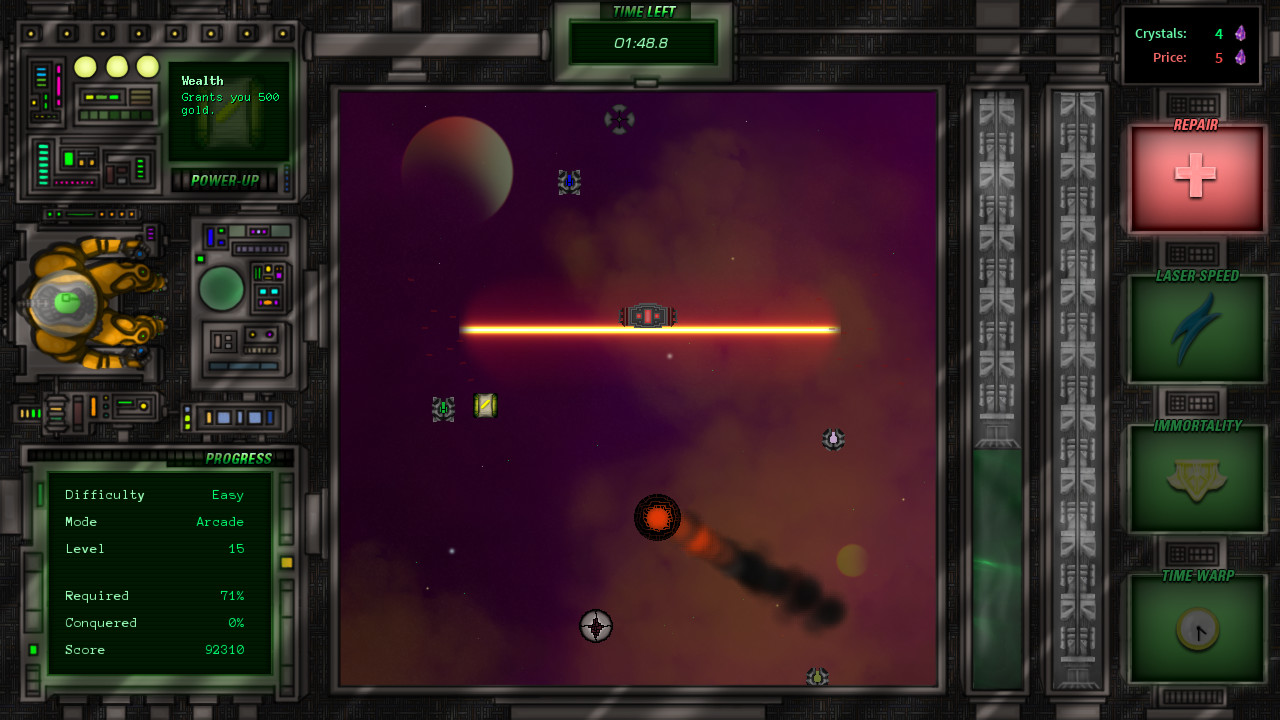This screenshot has height=720, width=1280.
Task: Target the flaming meteor in the lower arena
Action: [x=658, y=518]
